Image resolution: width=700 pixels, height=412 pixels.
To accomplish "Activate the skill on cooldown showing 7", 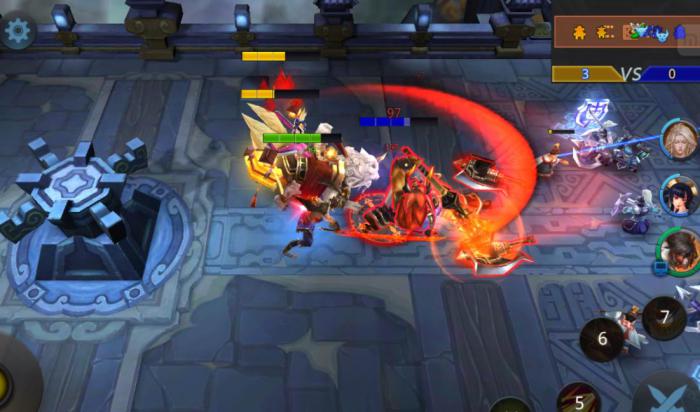I will pyautogui.click(x=664, y=318).
